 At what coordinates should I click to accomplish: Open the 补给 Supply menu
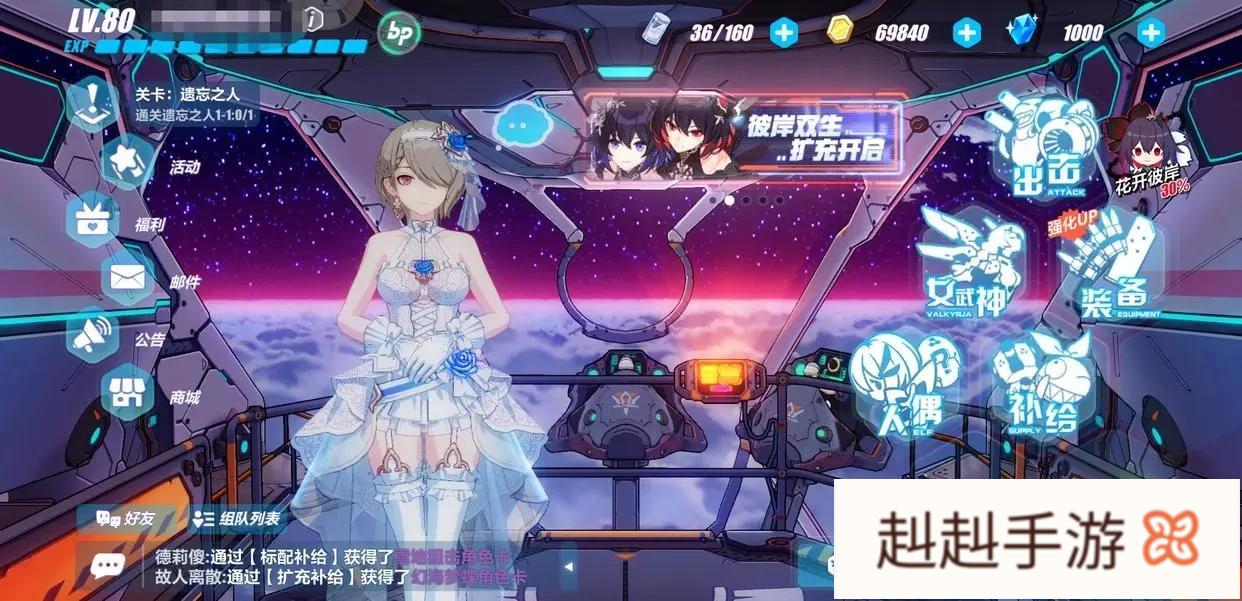pyautogui.click(x=1042, y=383)
